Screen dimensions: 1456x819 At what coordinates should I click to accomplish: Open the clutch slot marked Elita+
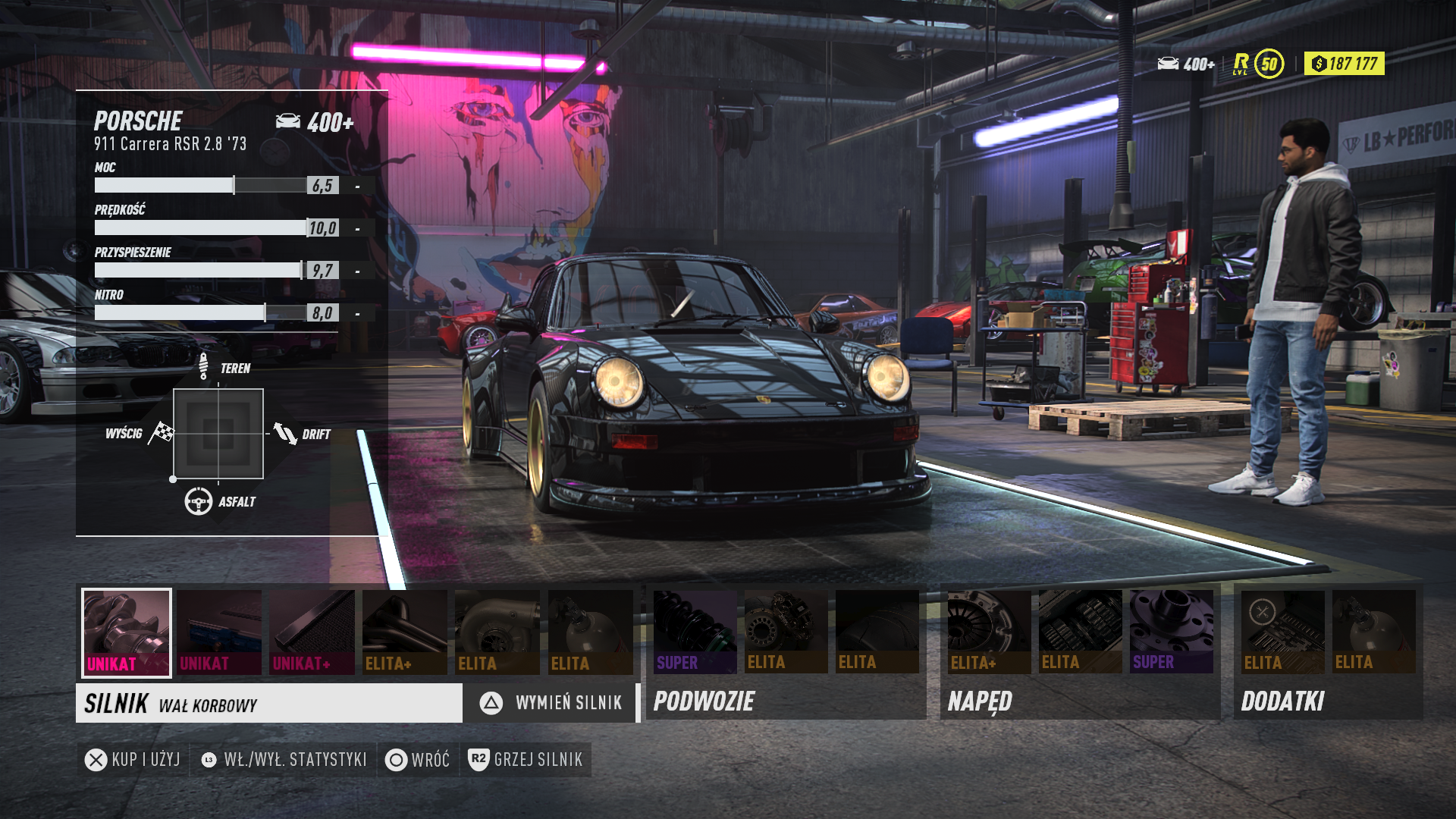[989, 632]
